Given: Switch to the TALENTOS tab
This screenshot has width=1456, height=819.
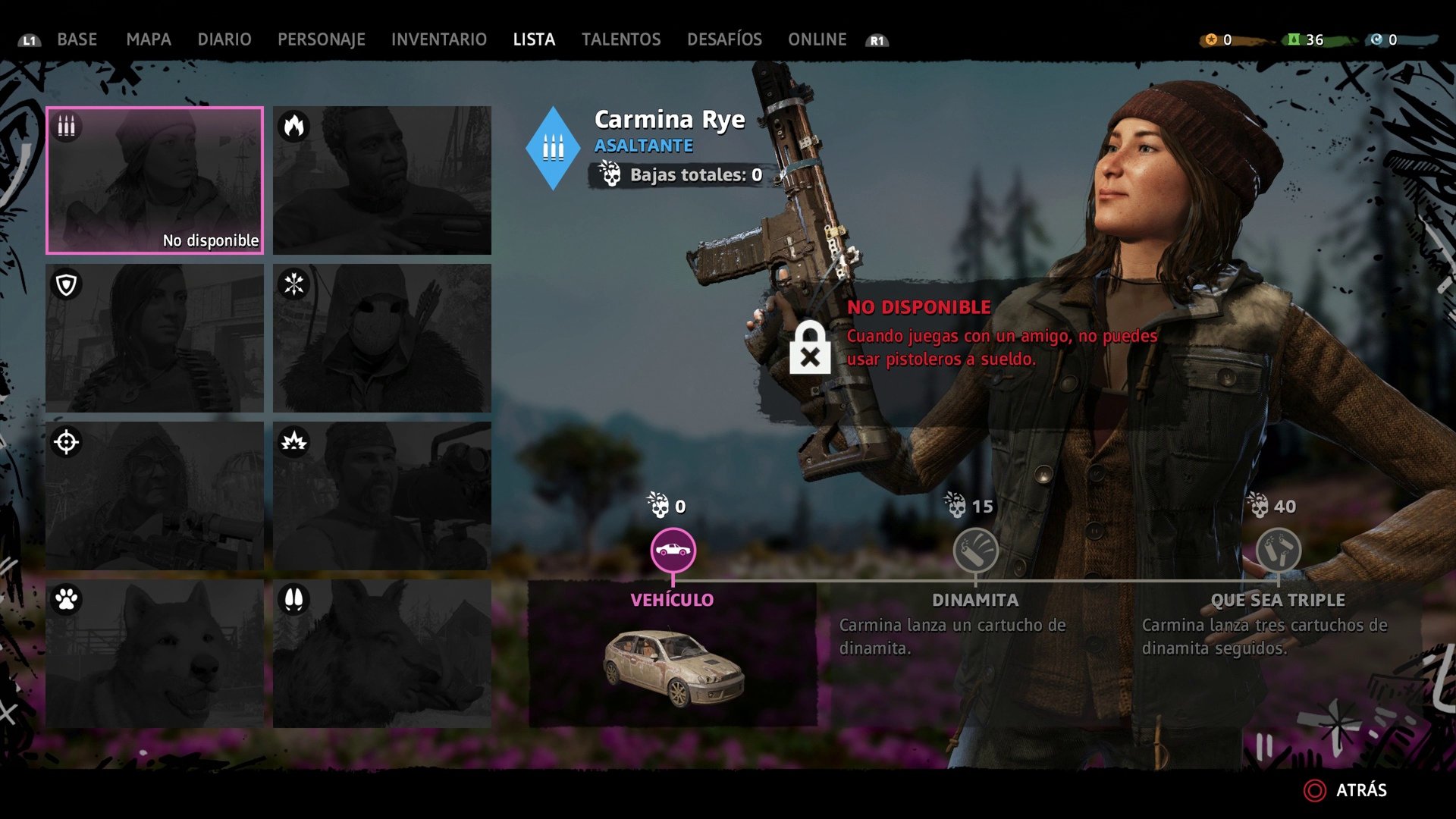Looking at the screenshot, I should 621,39.
